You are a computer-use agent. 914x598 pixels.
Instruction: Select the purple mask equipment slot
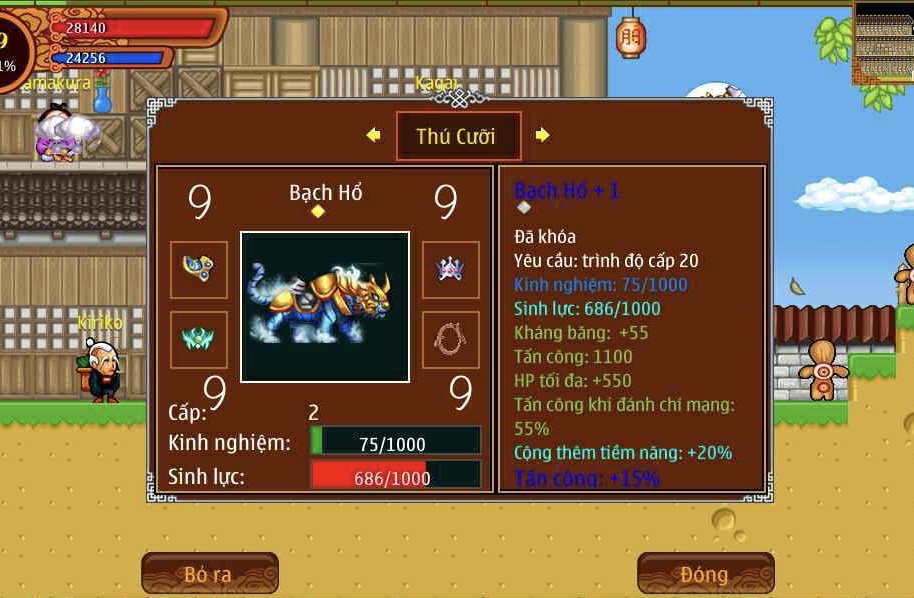pos(450,269)
